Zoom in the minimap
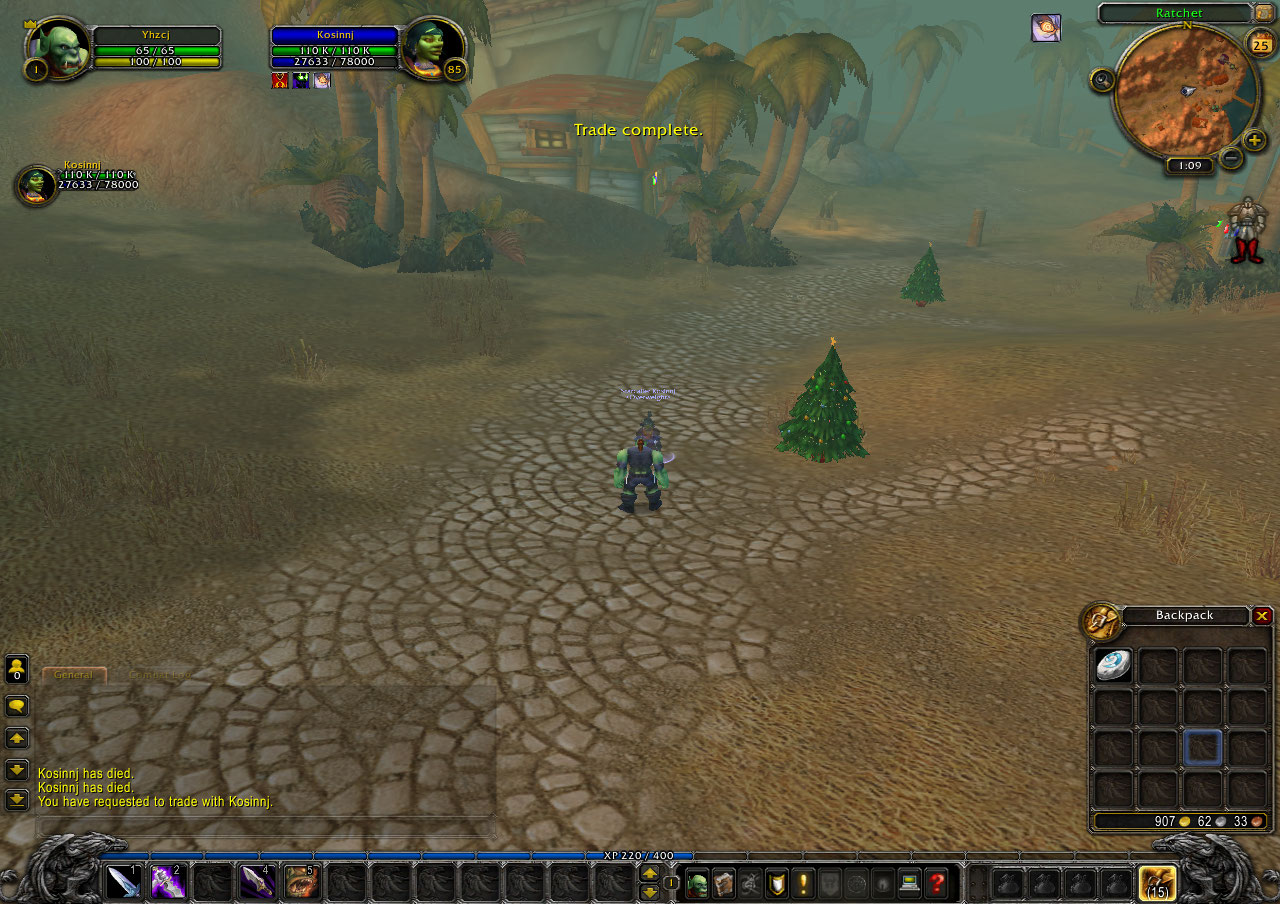The width and height of the screenshot is (1280, 904). (x=1254, y=140)
